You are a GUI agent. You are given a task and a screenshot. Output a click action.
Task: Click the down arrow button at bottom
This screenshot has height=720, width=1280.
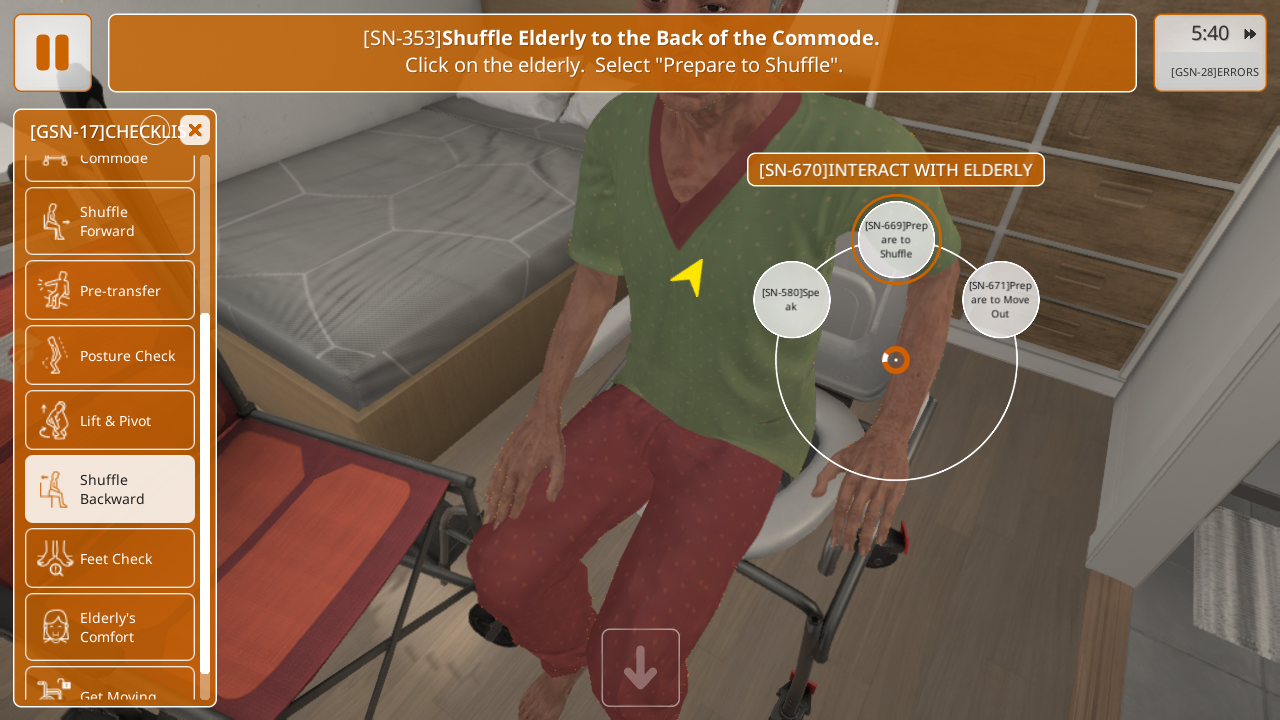[x=640, y=667]
